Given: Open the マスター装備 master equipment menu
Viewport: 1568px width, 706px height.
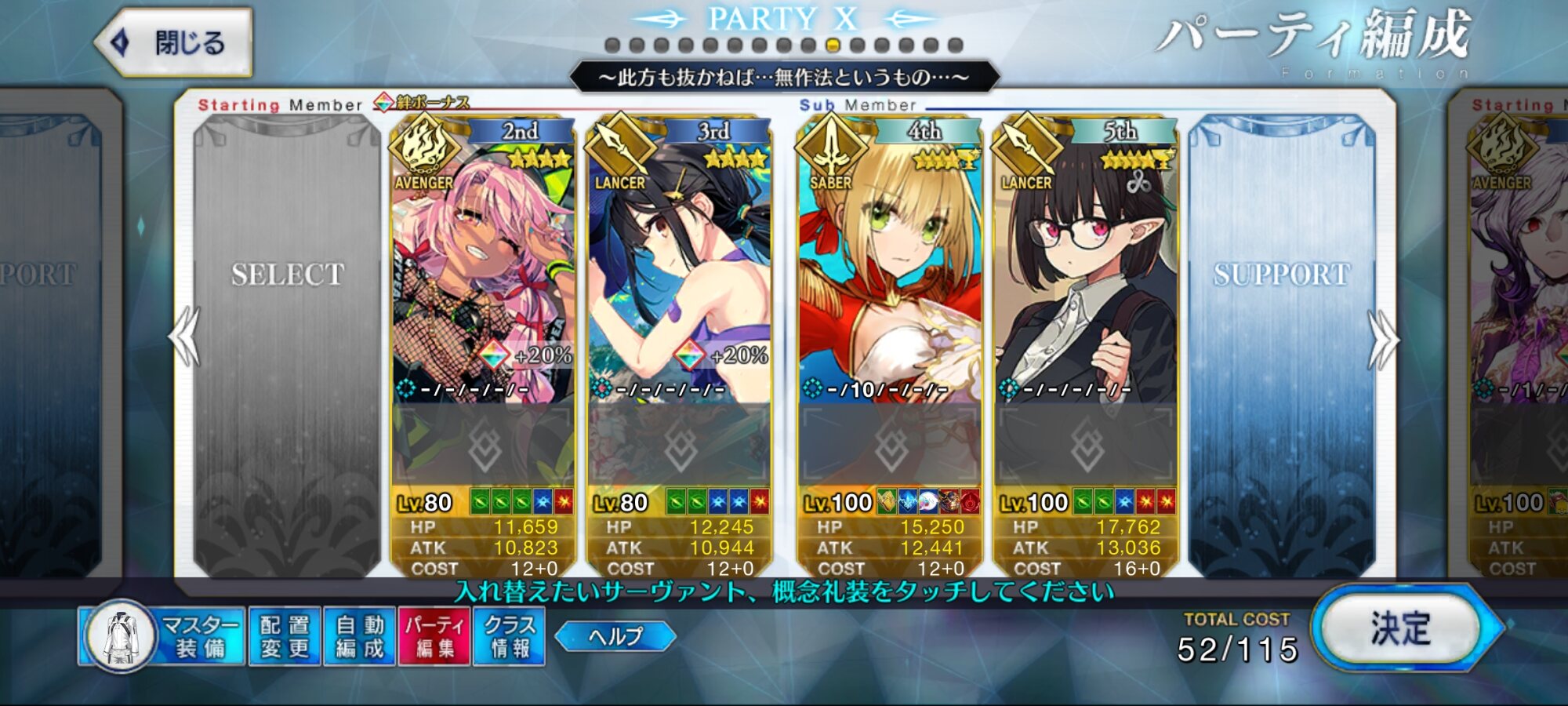Looking at the screenshot, I should coord(163,636).
